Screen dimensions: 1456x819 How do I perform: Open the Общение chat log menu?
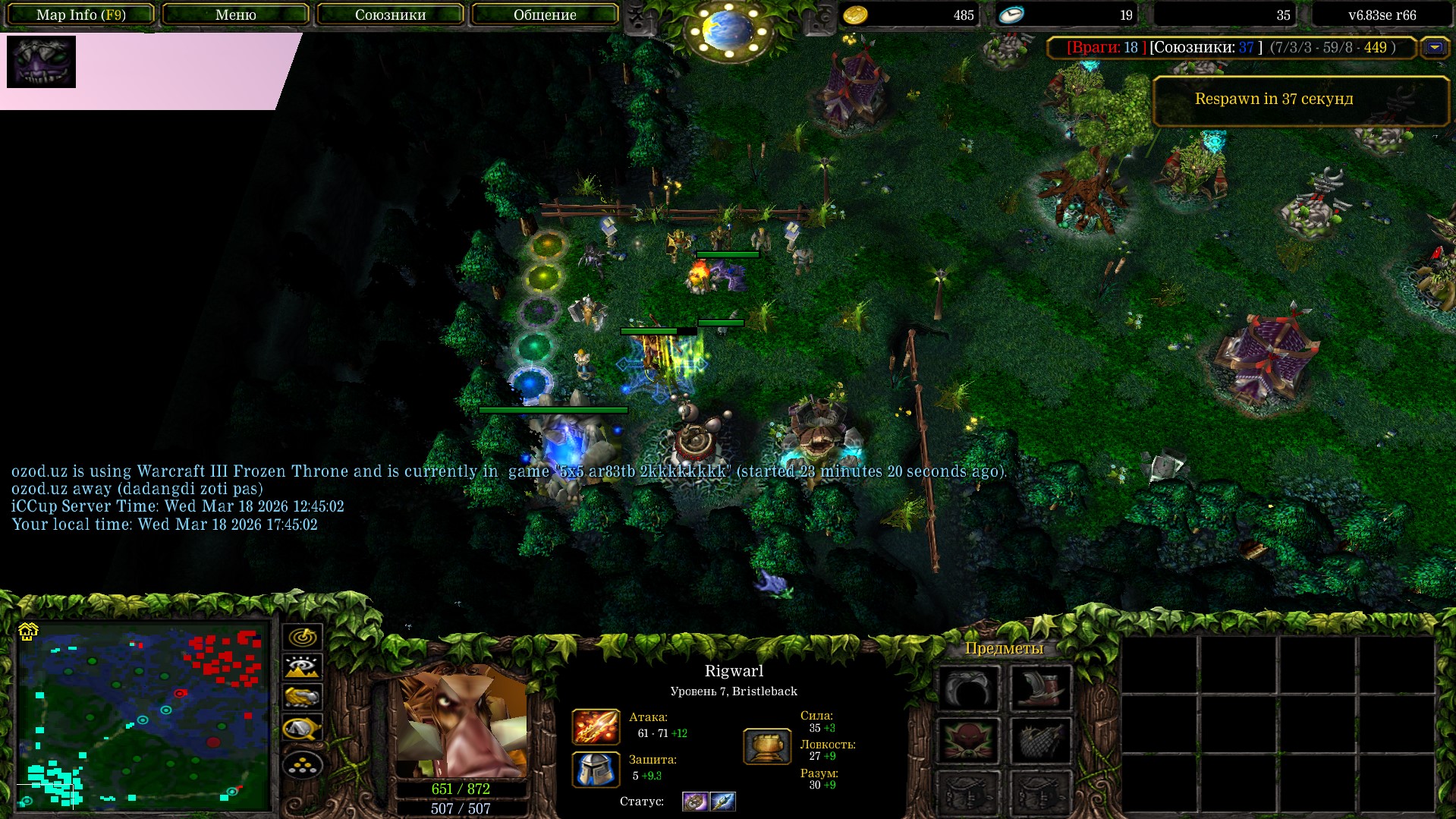coord(545,14)
